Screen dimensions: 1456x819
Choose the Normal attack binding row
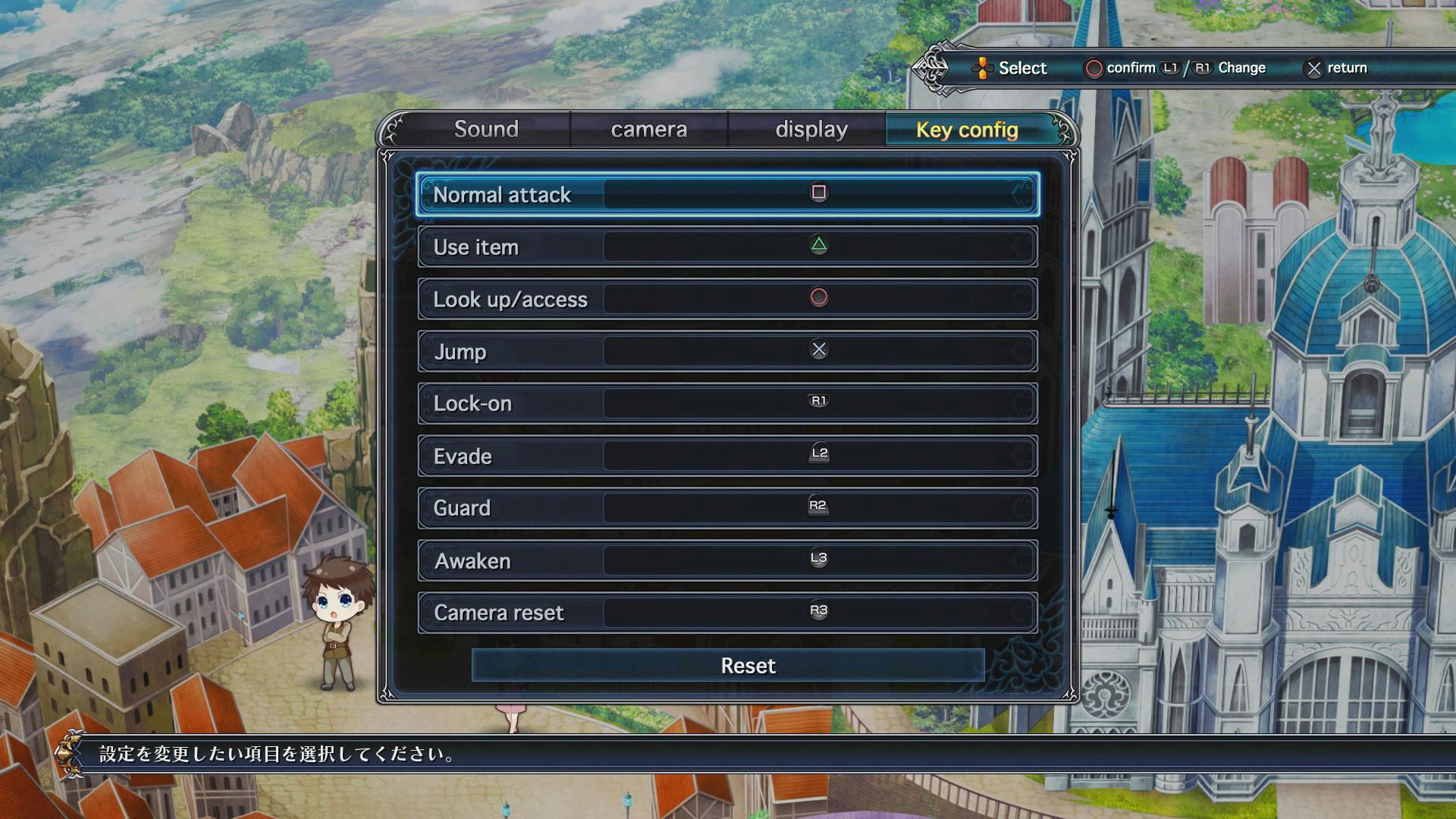click(727, 194)
